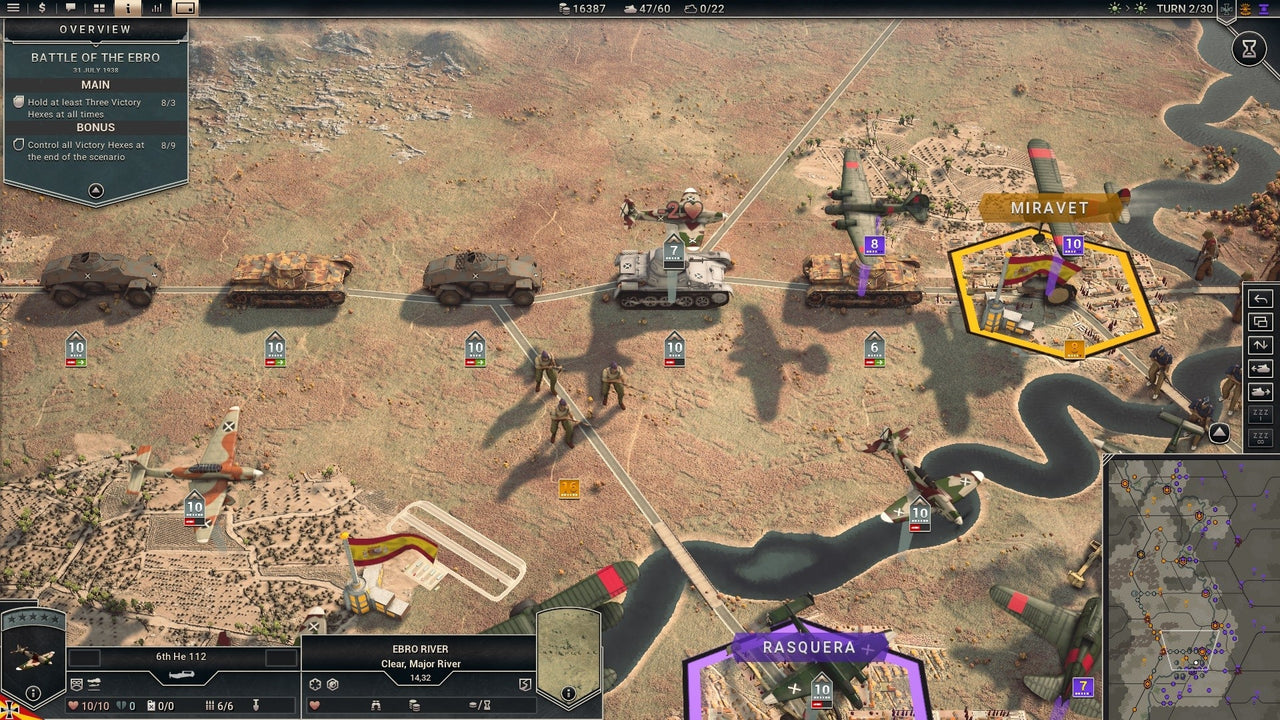The height and width of the screenshot is (720, 1280).
Task: Click the up-arrow circle above the side panel
Action: click(1217, 435)
